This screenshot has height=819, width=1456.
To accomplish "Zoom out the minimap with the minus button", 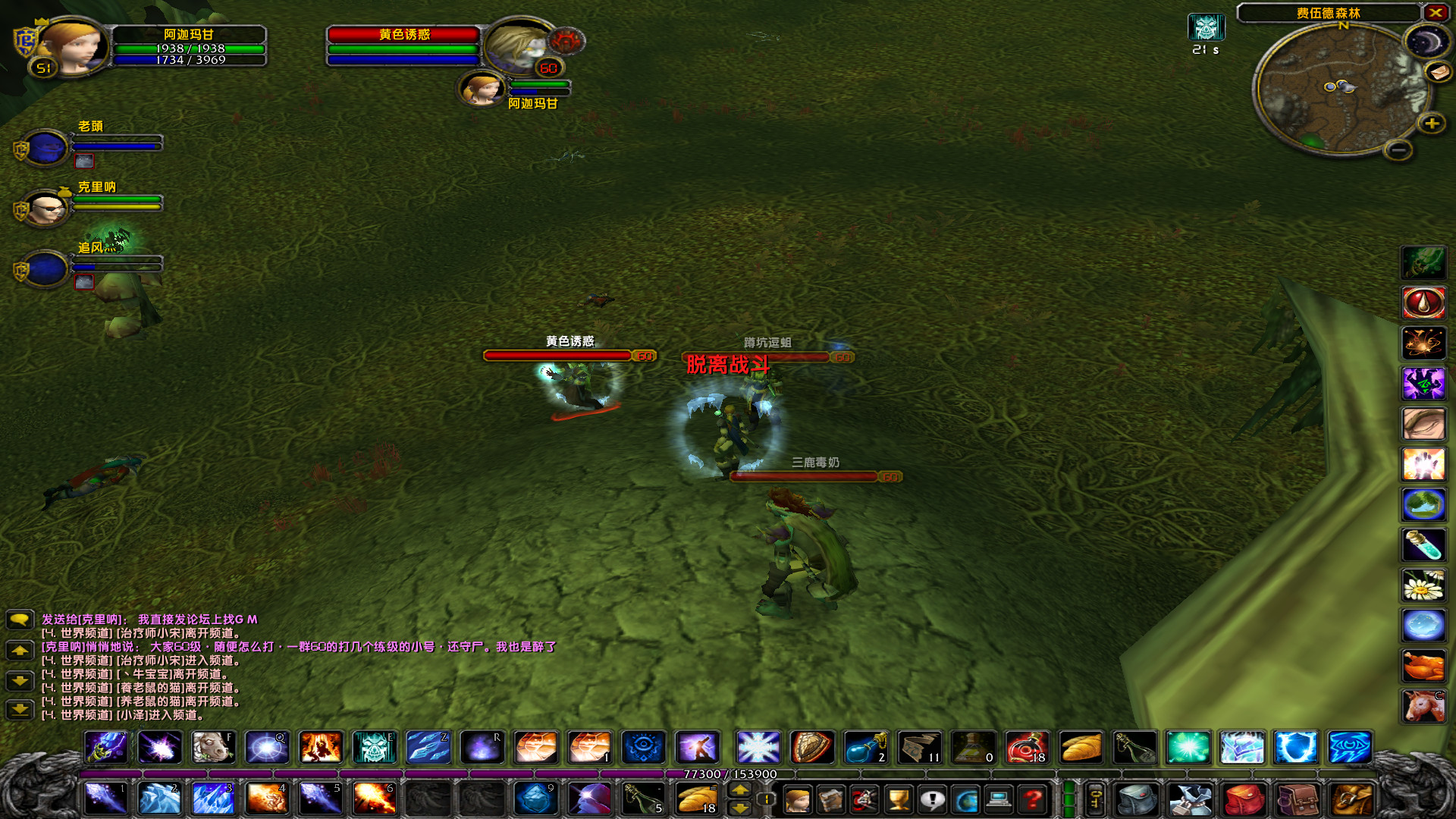I will (1399, 151).
